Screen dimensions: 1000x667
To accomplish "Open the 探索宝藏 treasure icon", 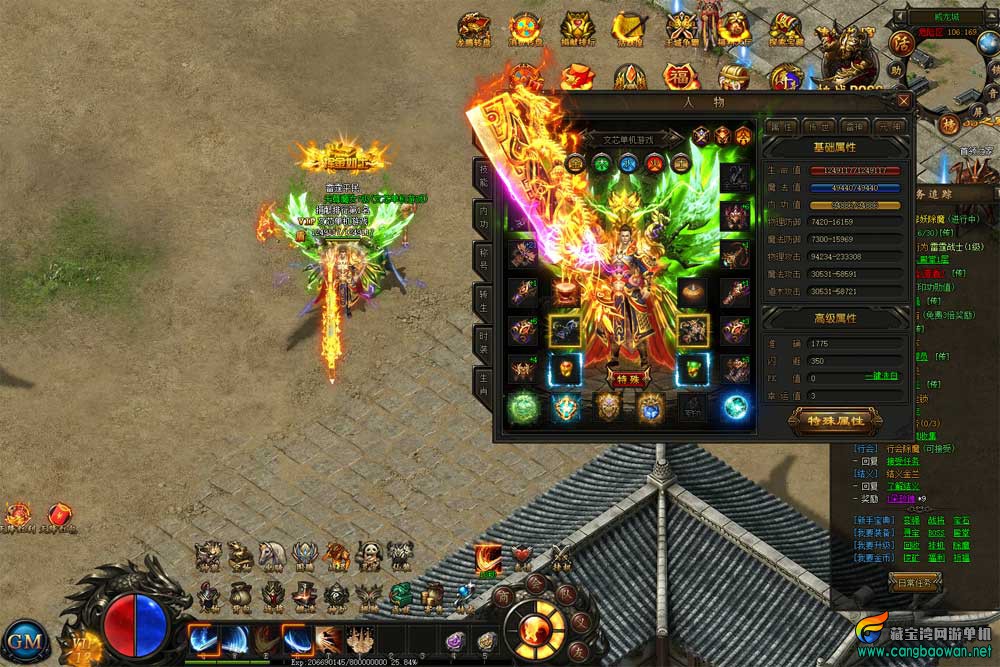I will pyautogui.click(x=786, y=31).
